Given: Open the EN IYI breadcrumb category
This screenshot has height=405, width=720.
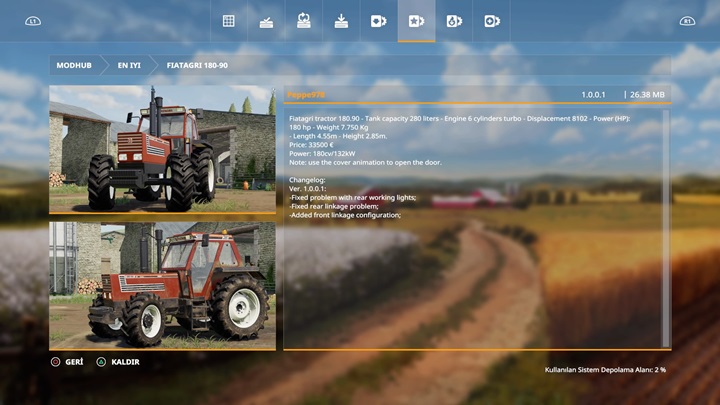Looking at the screenshot, I should [129, 65].
